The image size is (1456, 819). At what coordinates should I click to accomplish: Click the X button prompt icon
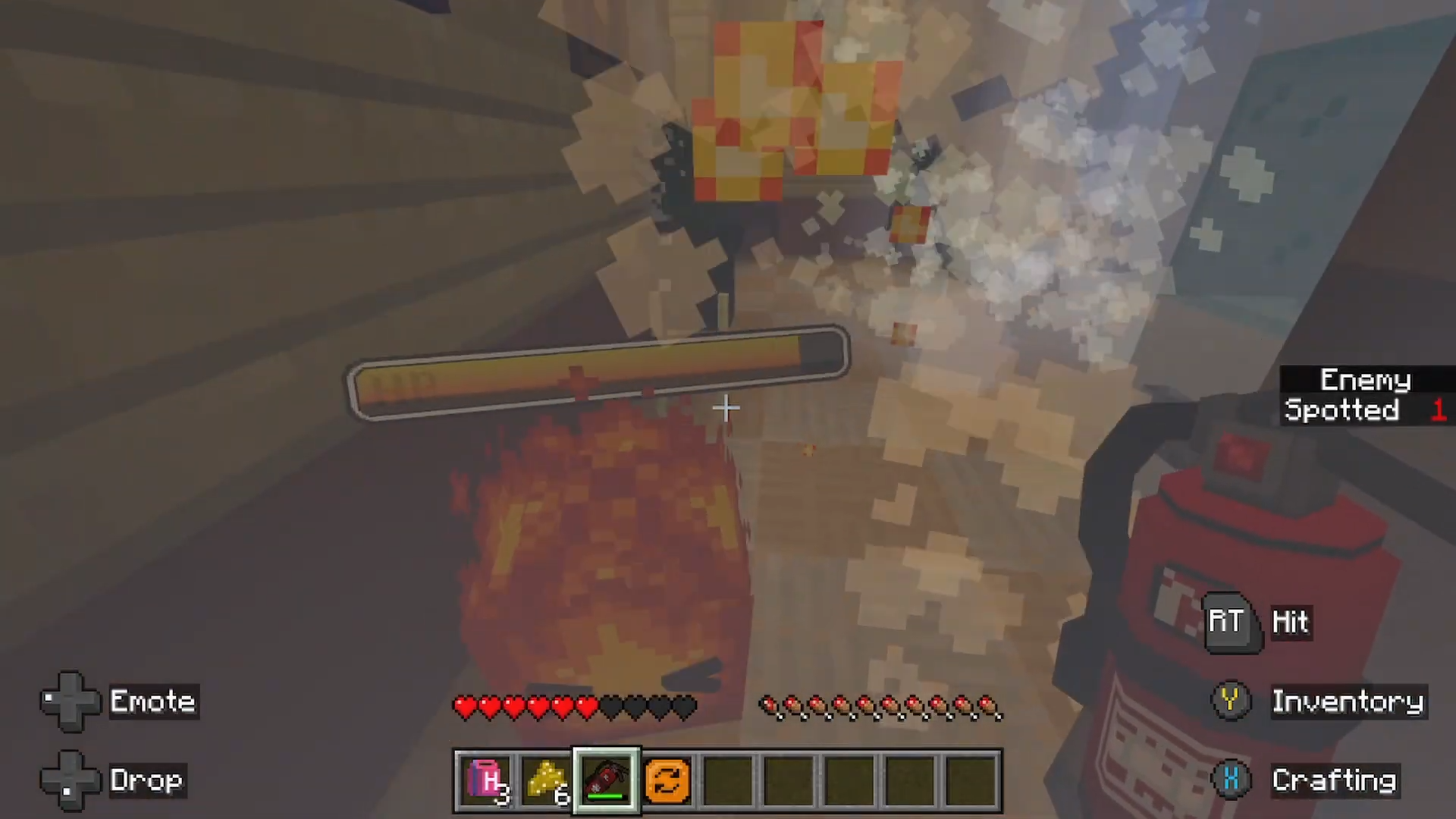(1230, 780)
